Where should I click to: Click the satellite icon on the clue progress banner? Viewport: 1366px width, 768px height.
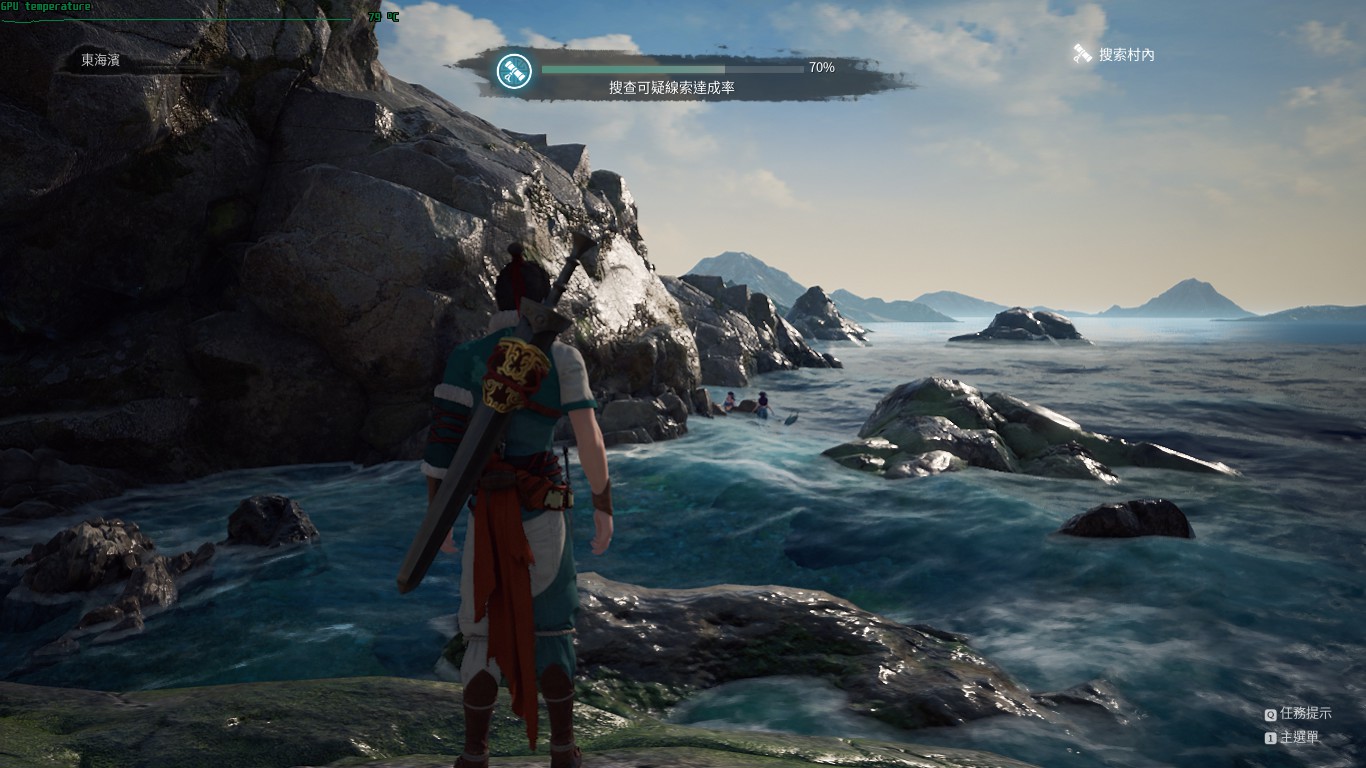(x=515, y=70)
